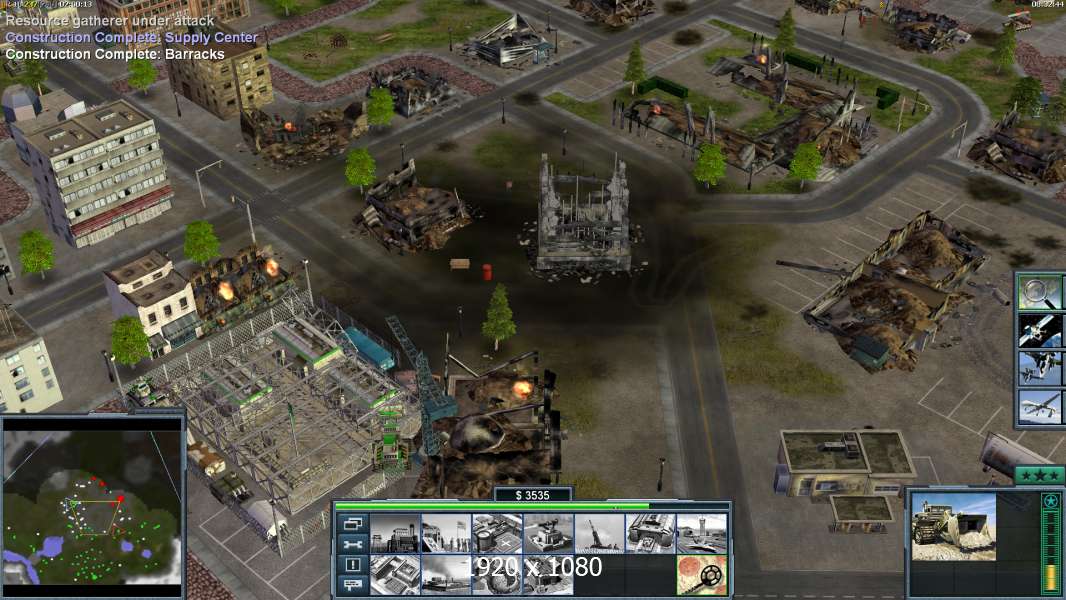Build the Cold Fusion Reactor power plant
Image resolution: width=1066 pixels, height=600 pixels.
tap(394, 534)
